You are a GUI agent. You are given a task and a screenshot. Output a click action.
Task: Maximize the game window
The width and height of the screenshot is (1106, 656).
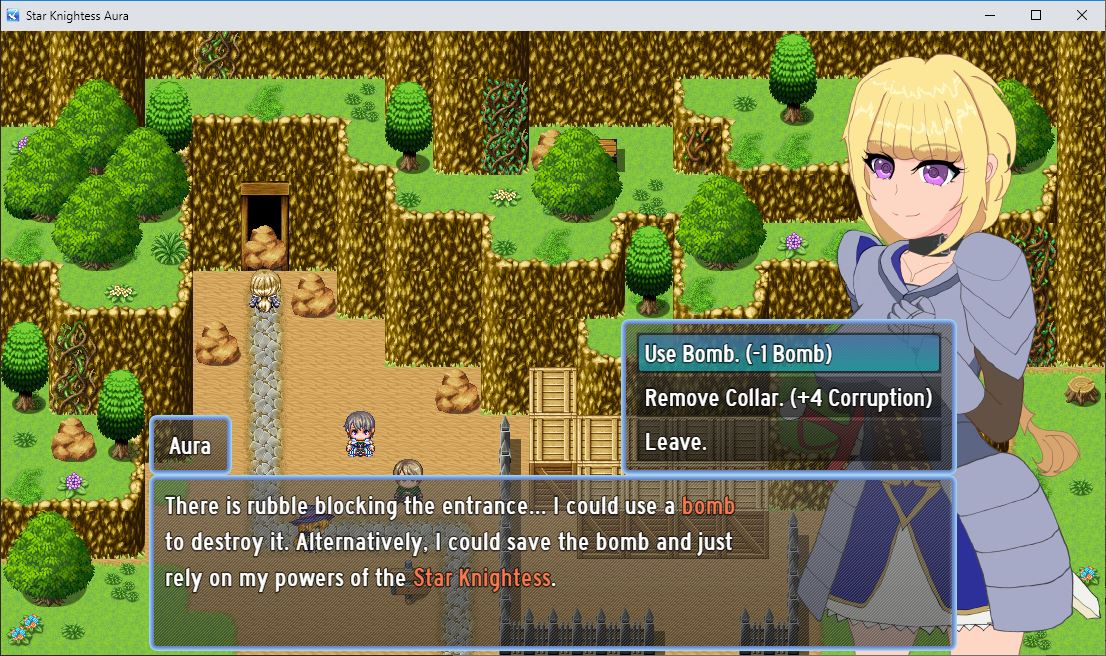[x=1036, y=15]
